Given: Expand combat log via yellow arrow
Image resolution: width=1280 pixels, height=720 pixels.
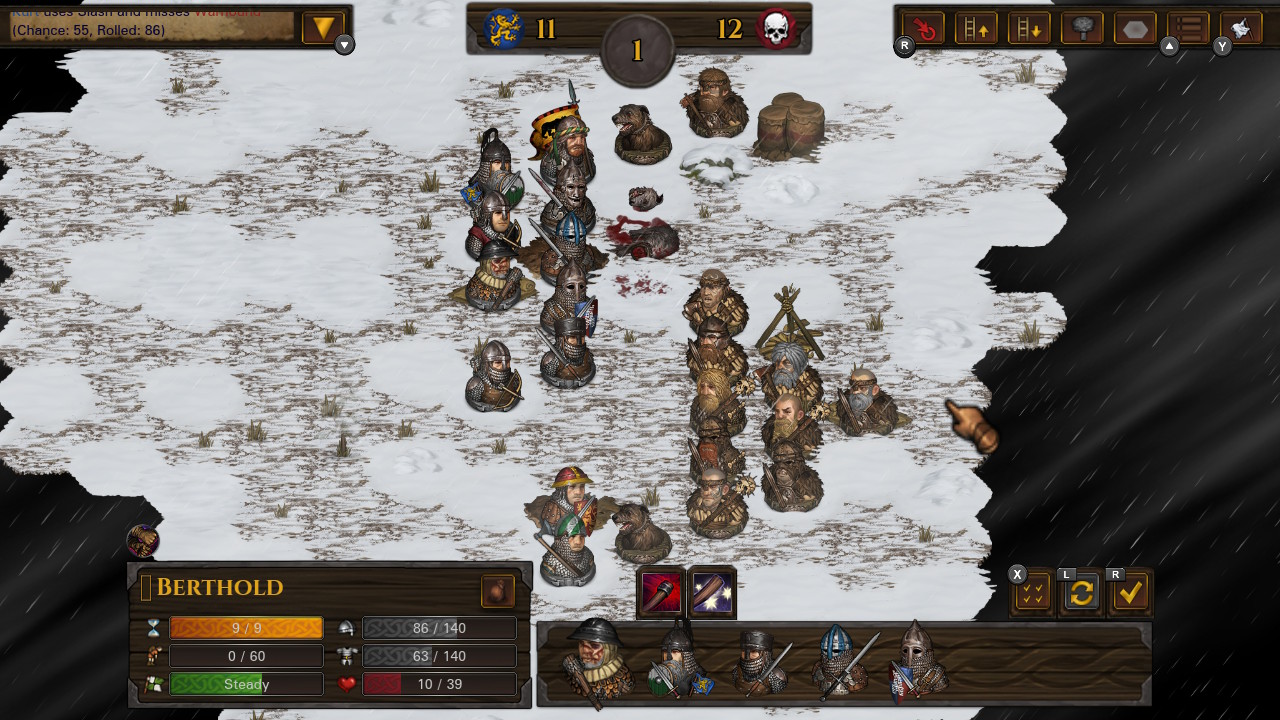Looking at the screenshot, I should (x=322, y=28).
